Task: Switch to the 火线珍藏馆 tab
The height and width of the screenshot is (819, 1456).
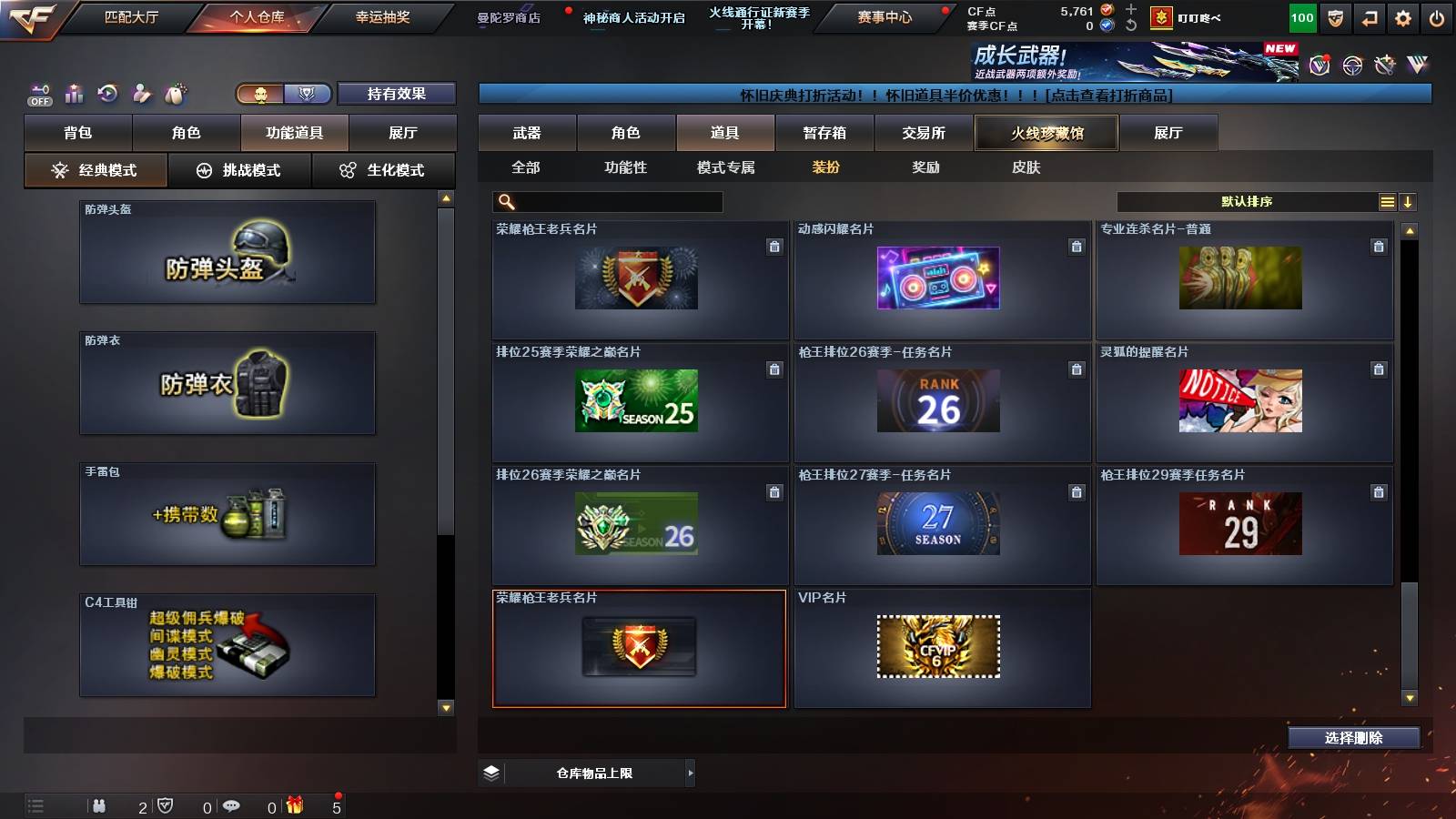Action: point(1046,133)
